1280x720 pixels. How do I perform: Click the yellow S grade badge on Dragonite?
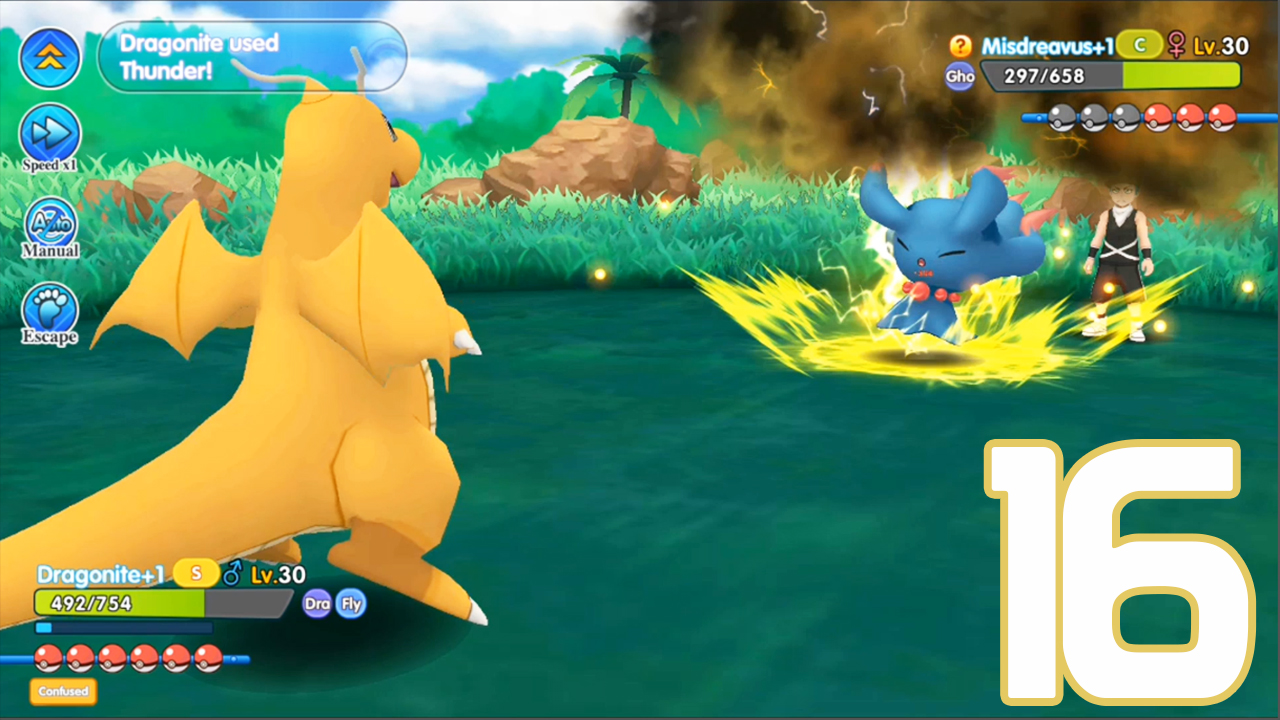point(196,573)
